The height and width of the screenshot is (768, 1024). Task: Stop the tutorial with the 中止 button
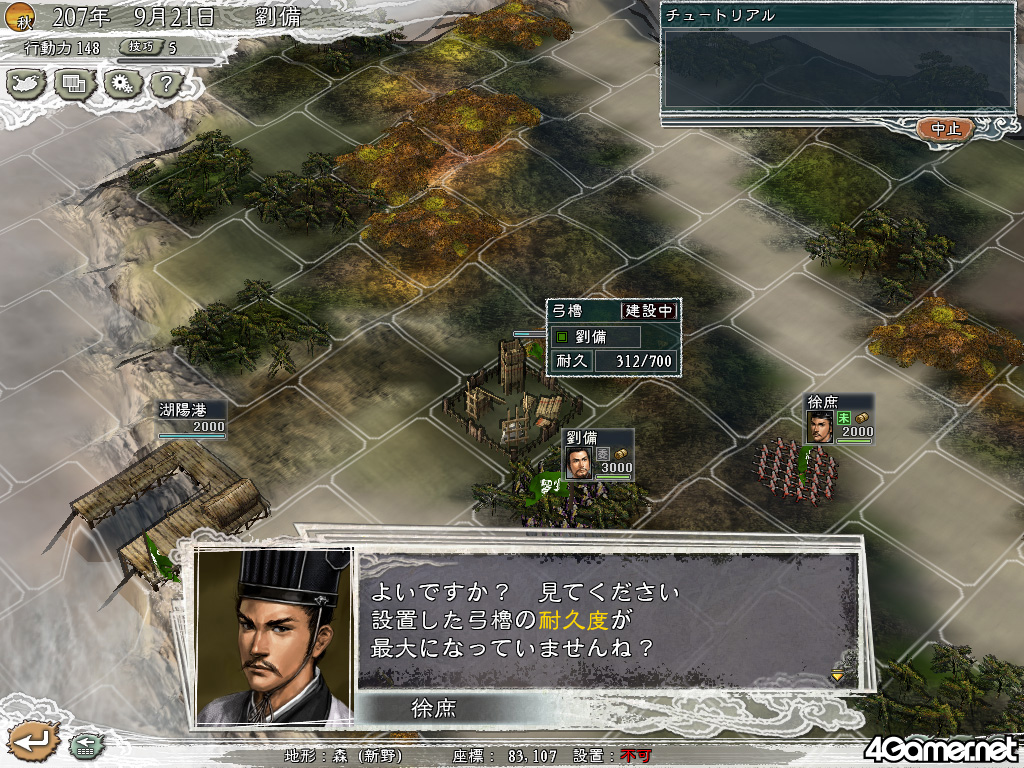point(944,129)
